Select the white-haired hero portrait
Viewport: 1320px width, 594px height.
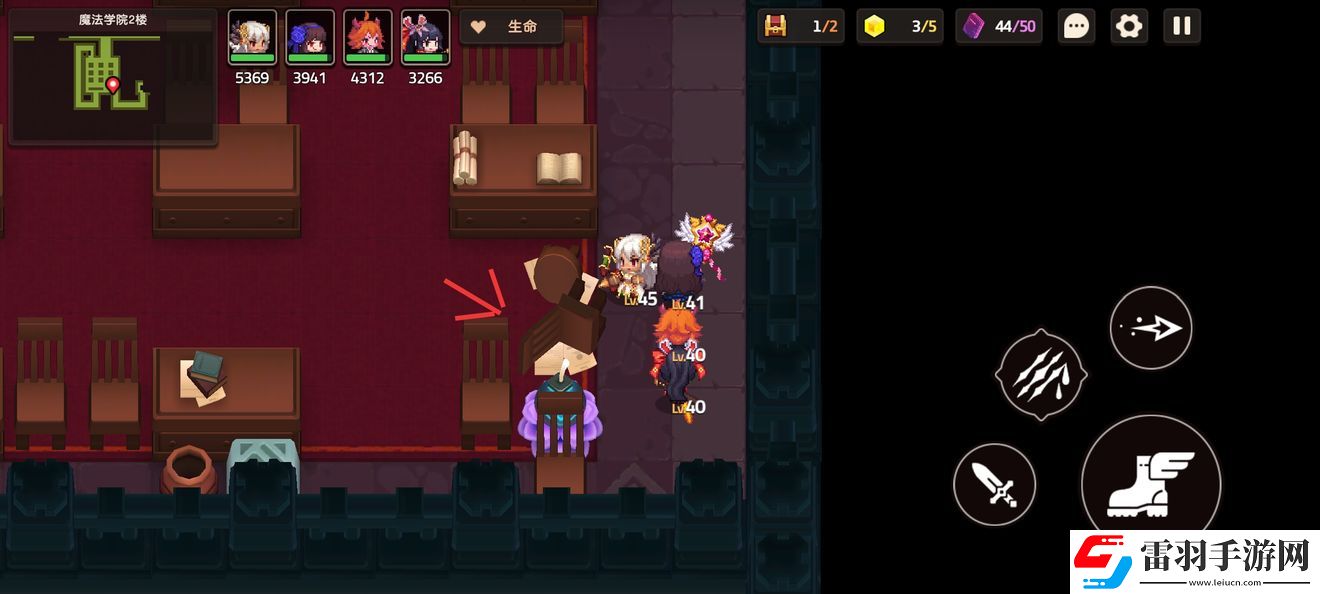(x=252, y=38)
